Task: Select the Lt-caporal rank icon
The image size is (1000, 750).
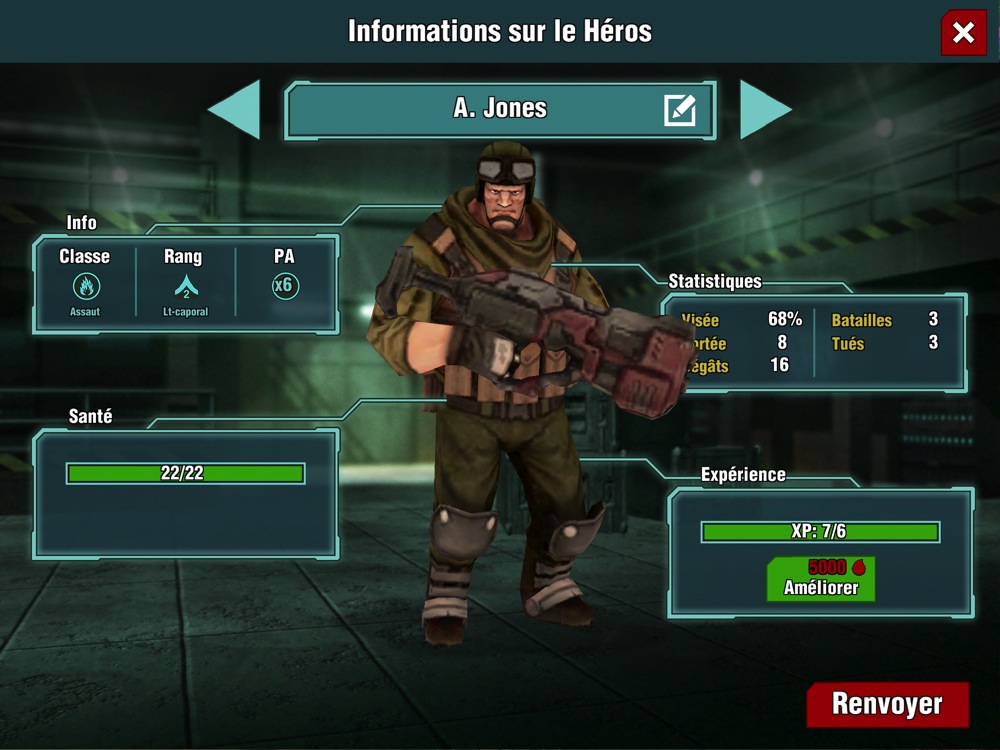Action: [x=185, y=287]
